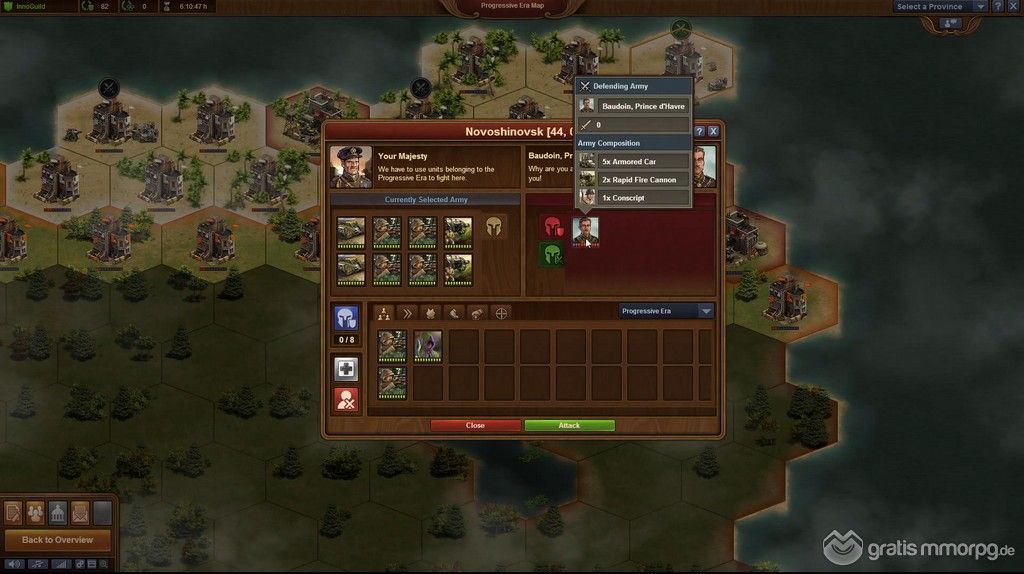Go Back to Overview
The width and height of the screenshot is (1024, 574).
pos(57,540)
